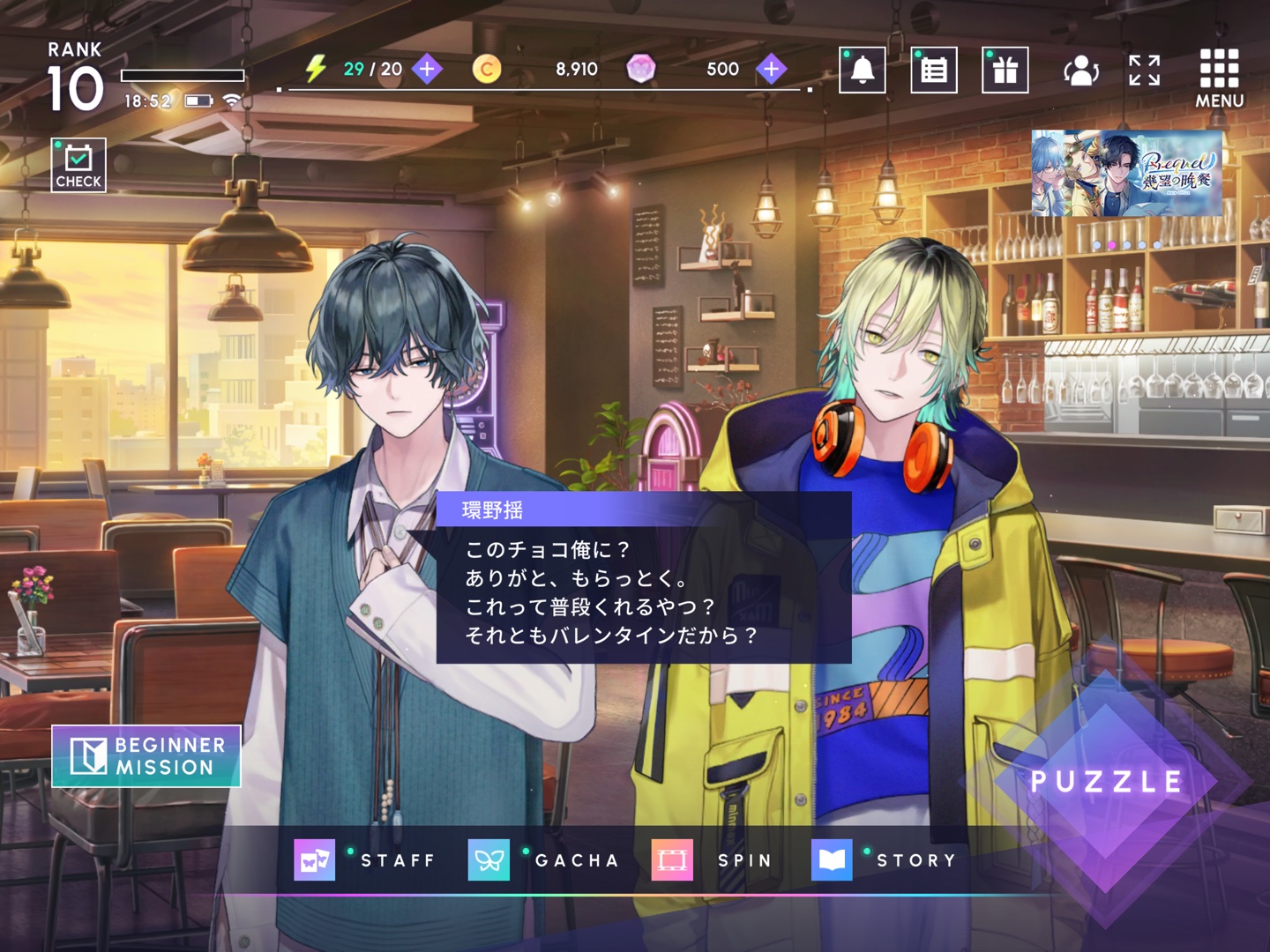Open the notification bell
This screenshot has height=952, width=1270.
pos(862,70)
